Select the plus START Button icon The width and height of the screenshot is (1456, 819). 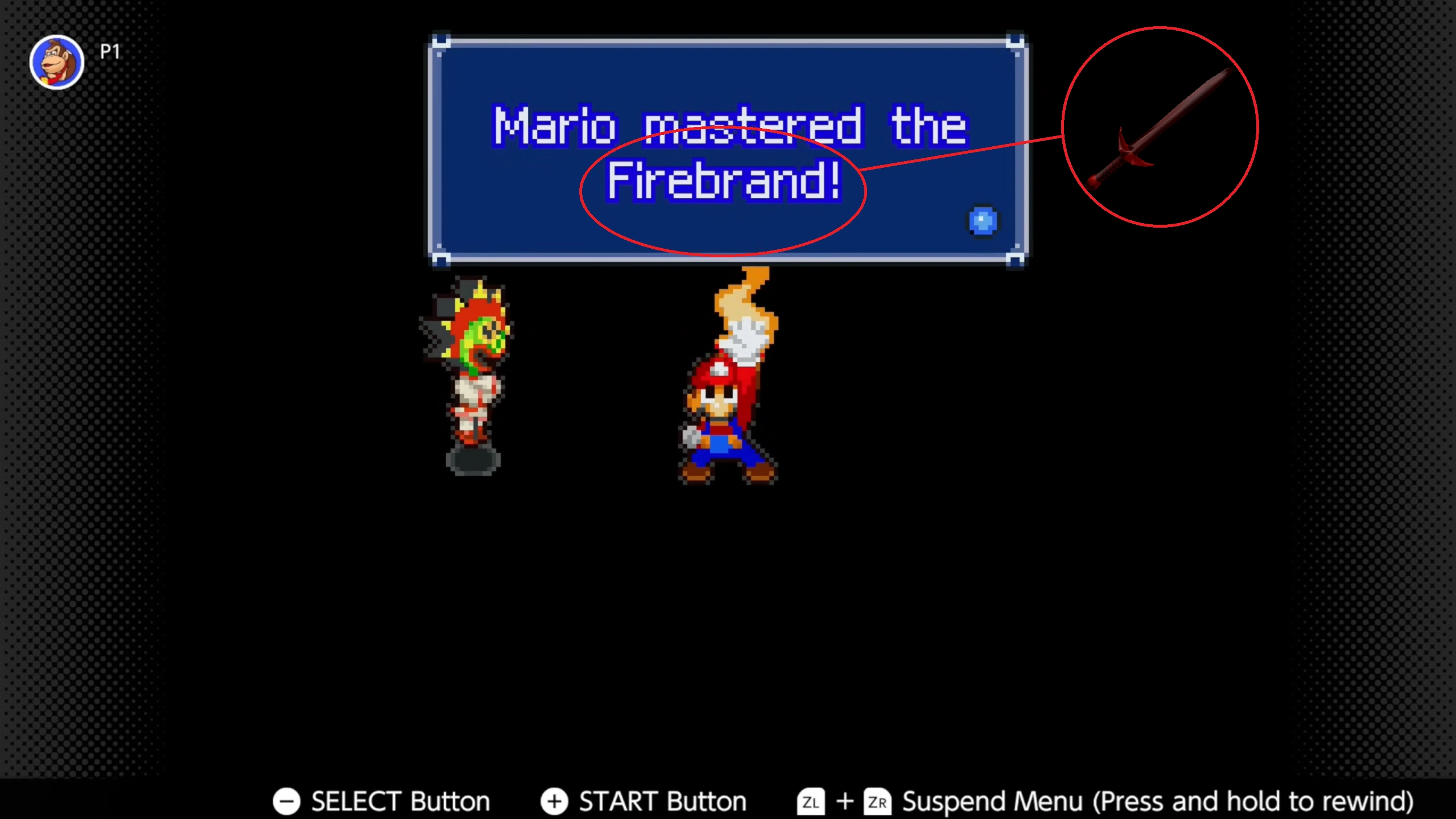click(554, 801)
